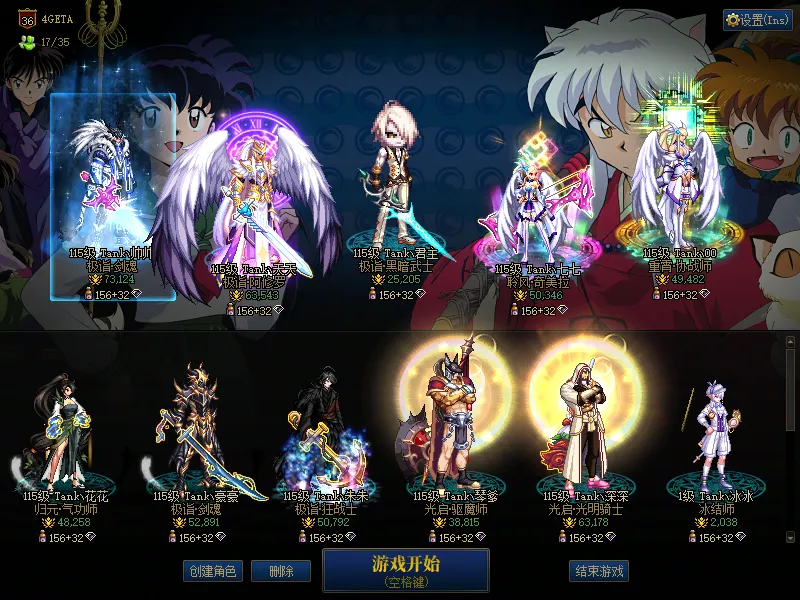Viewport: 800px width, 600px height.
Task: Start the game with 游戏开始 button
Action: [x=405, y=569]
